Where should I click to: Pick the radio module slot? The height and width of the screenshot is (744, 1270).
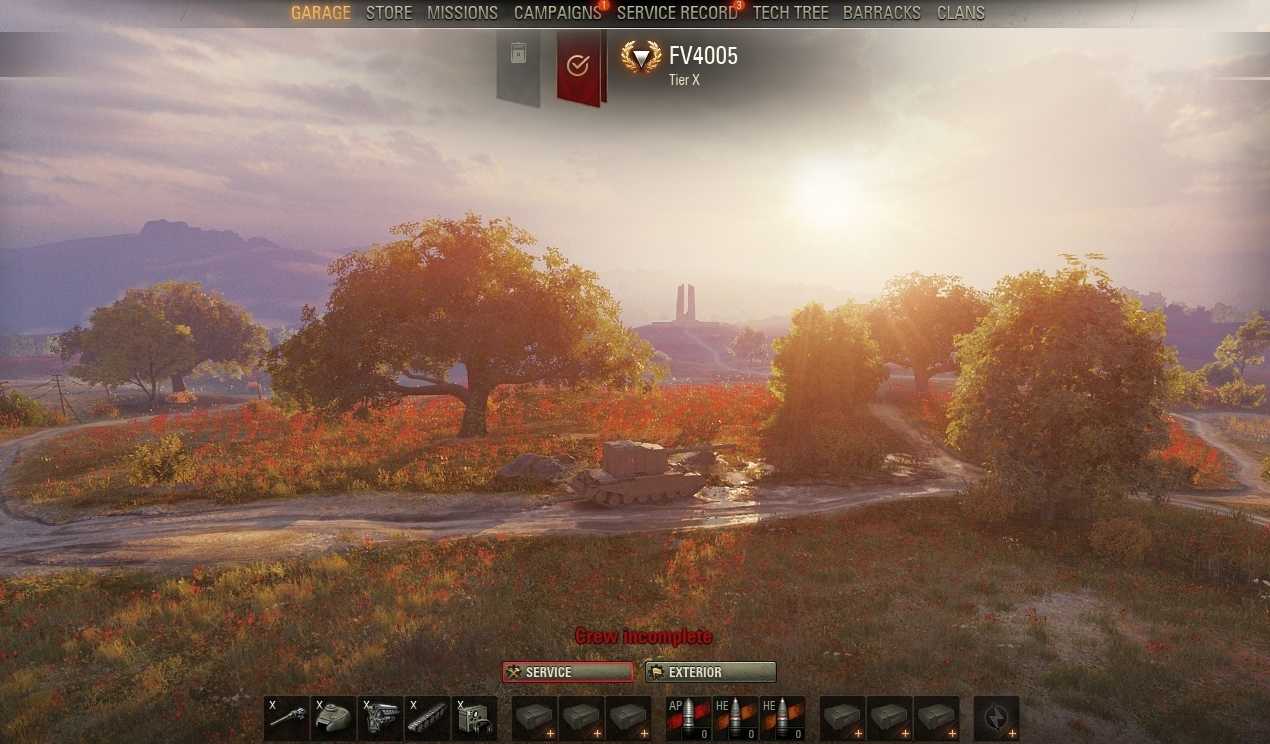pos(474,718)
